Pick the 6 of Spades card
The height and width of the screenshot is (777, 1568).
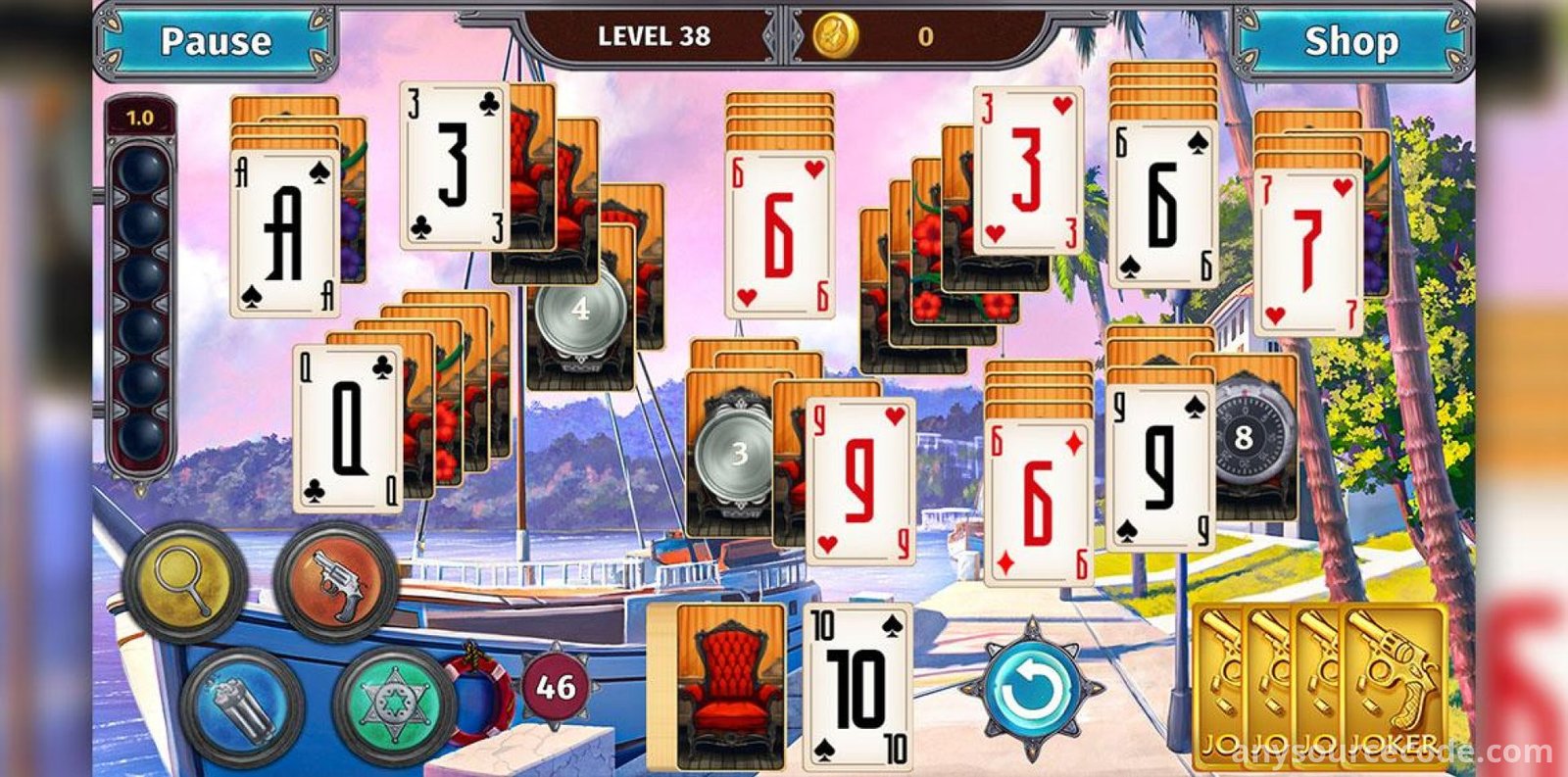[x=1163, y=206]
